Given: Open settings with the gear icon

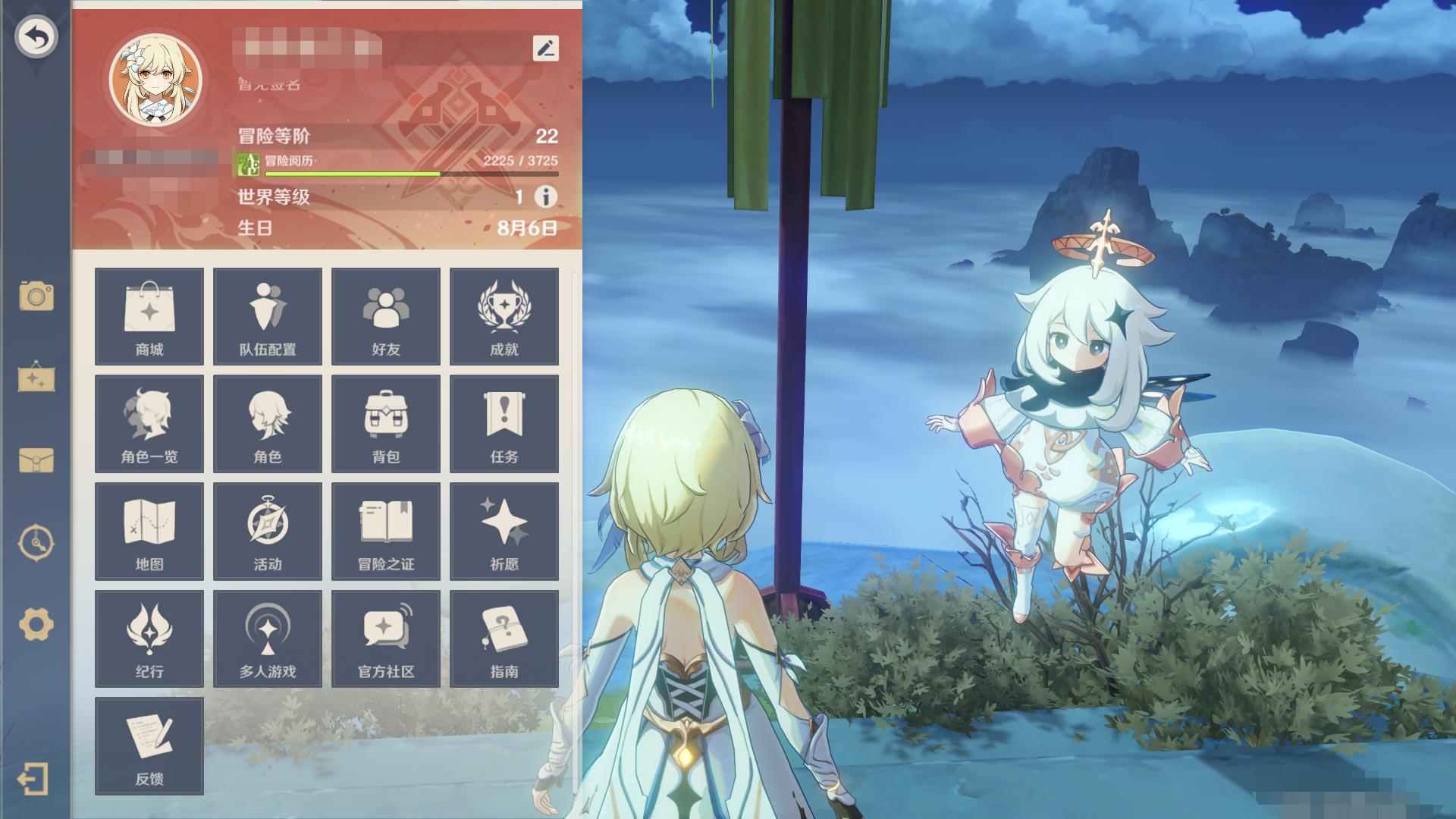Looking at the screenshot, I should point(36,625).
